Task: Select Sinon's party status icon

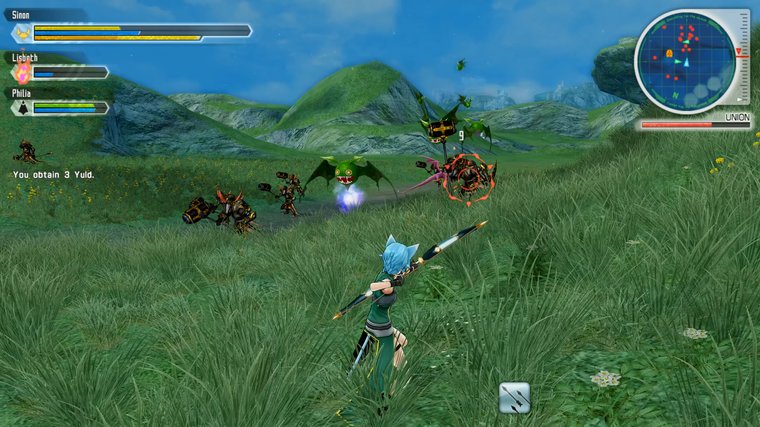Action: tap(22, 34)
